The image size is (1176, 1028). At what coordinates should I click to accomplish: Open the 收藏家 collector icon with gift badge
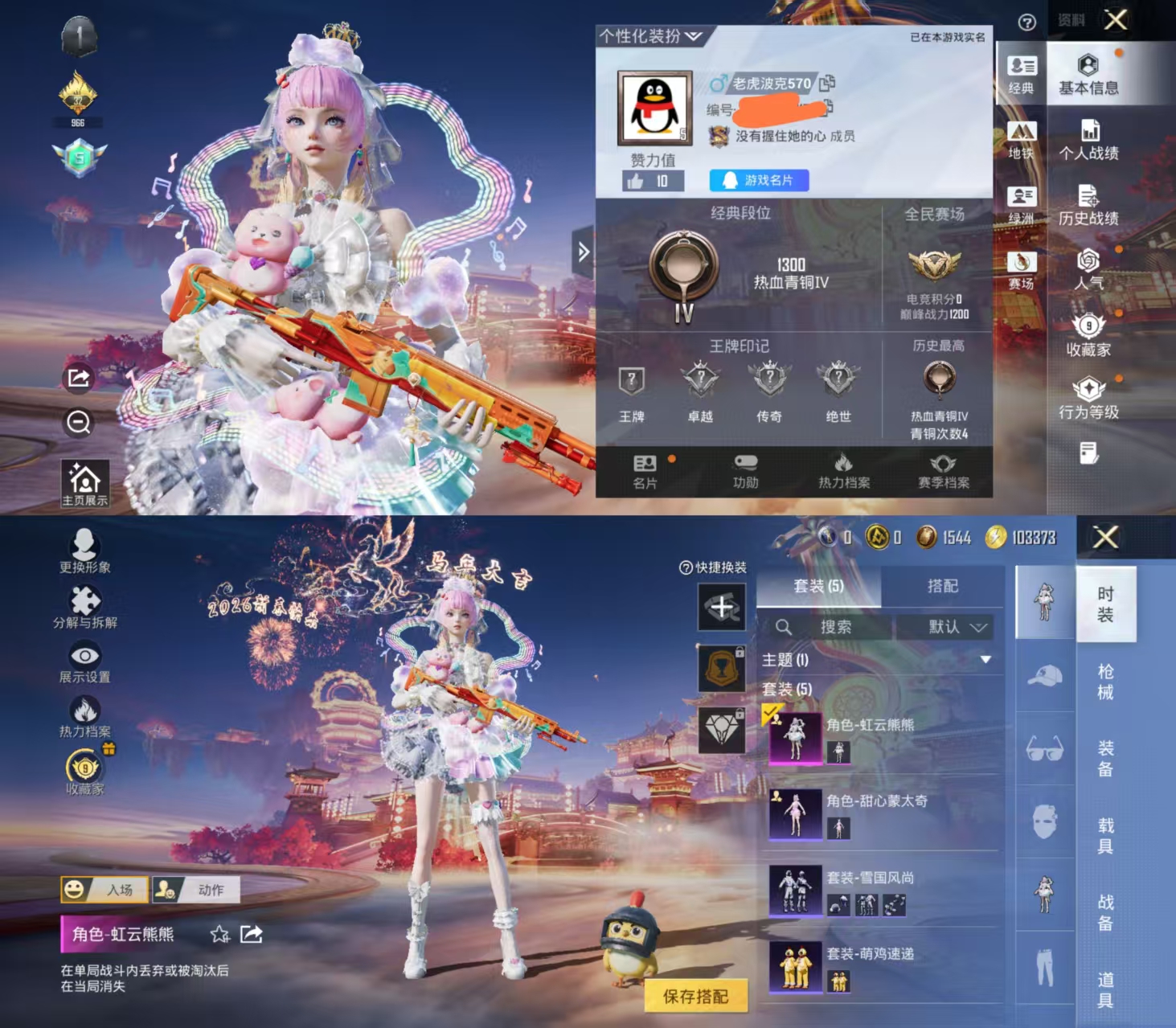(x=86, y=765)
